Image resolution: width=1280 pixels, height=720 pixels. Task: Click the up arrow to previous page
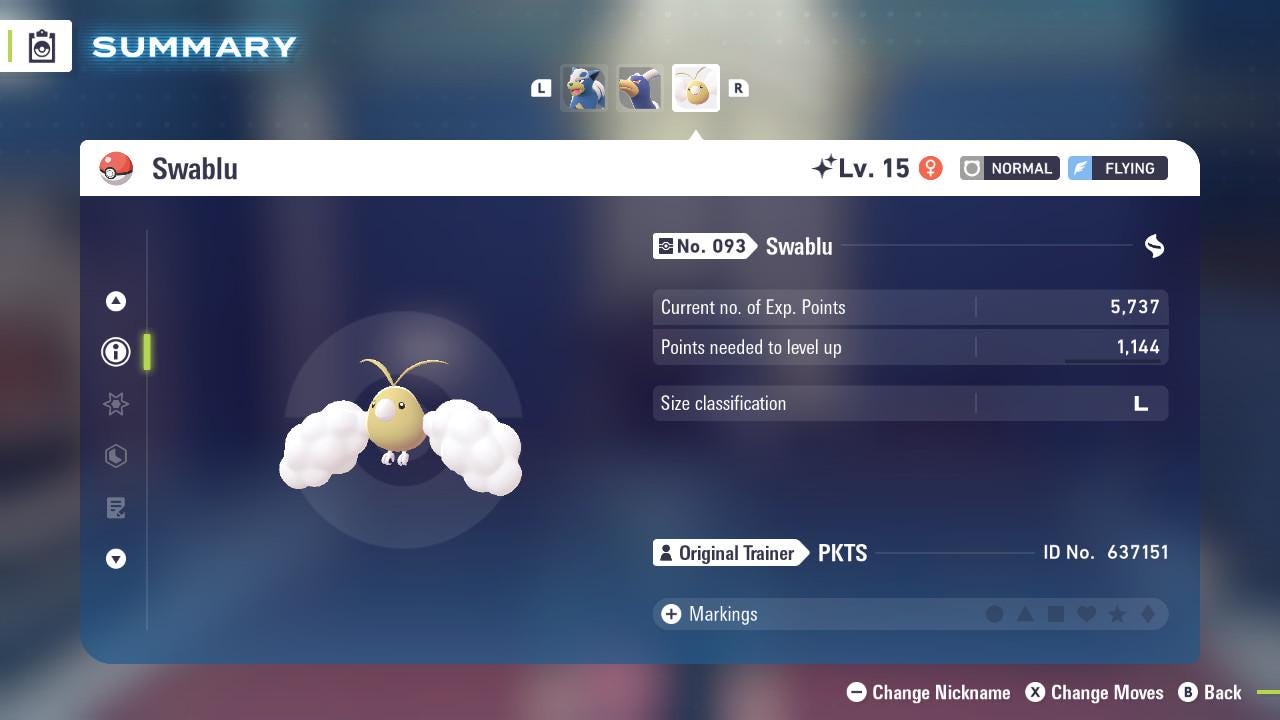coord(116,301)
